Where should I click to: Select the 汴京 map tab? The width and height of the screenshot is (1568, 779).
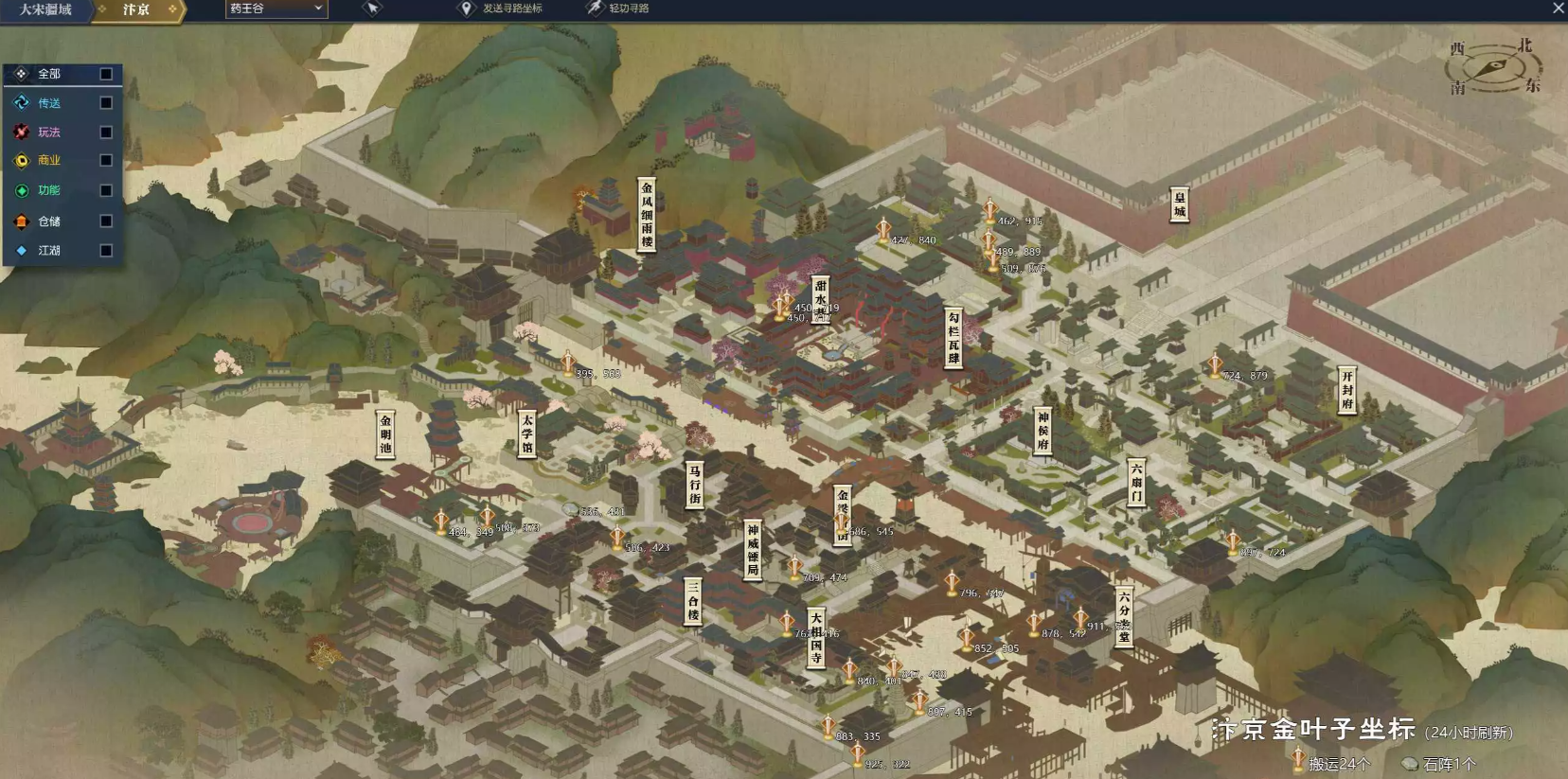click(136, 9)
